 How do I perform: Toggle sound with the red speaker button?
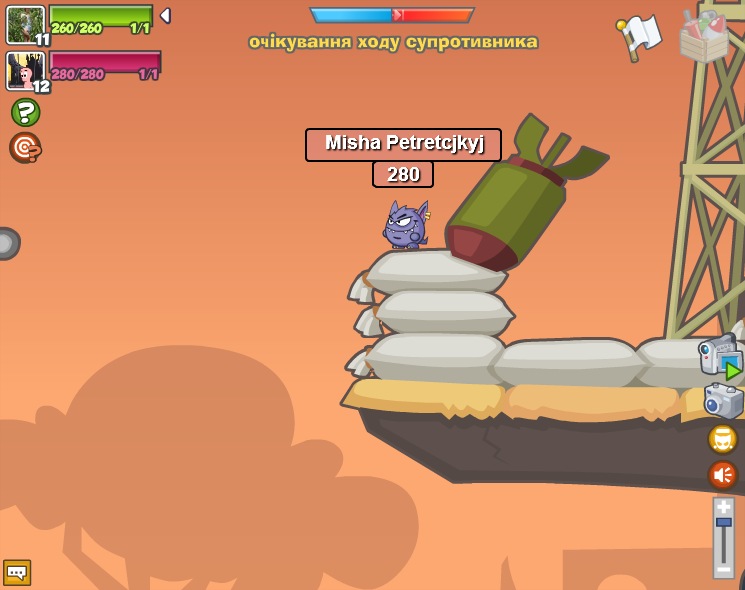click(x=722, y=474)
